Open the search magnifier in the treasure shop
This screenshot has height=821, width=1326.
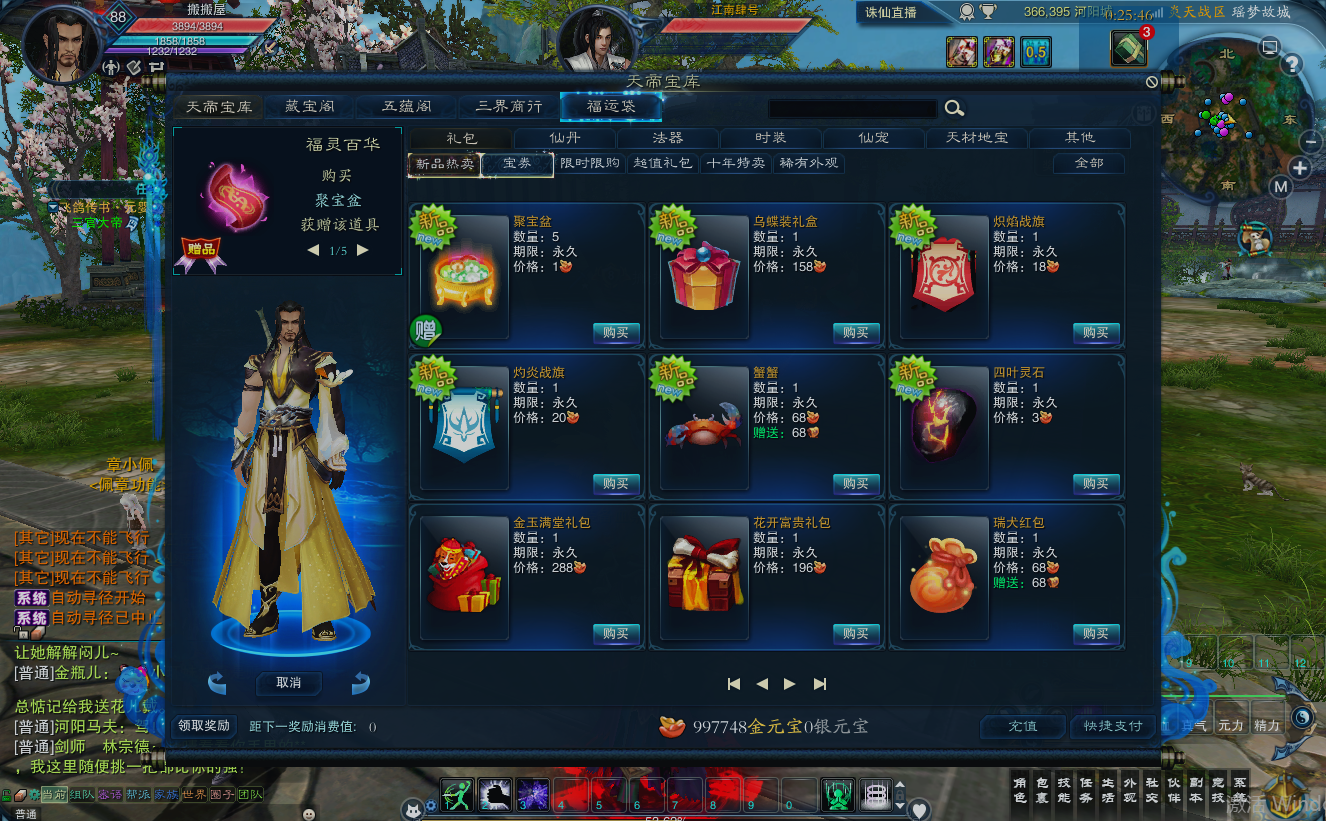[x=953, y=107]
